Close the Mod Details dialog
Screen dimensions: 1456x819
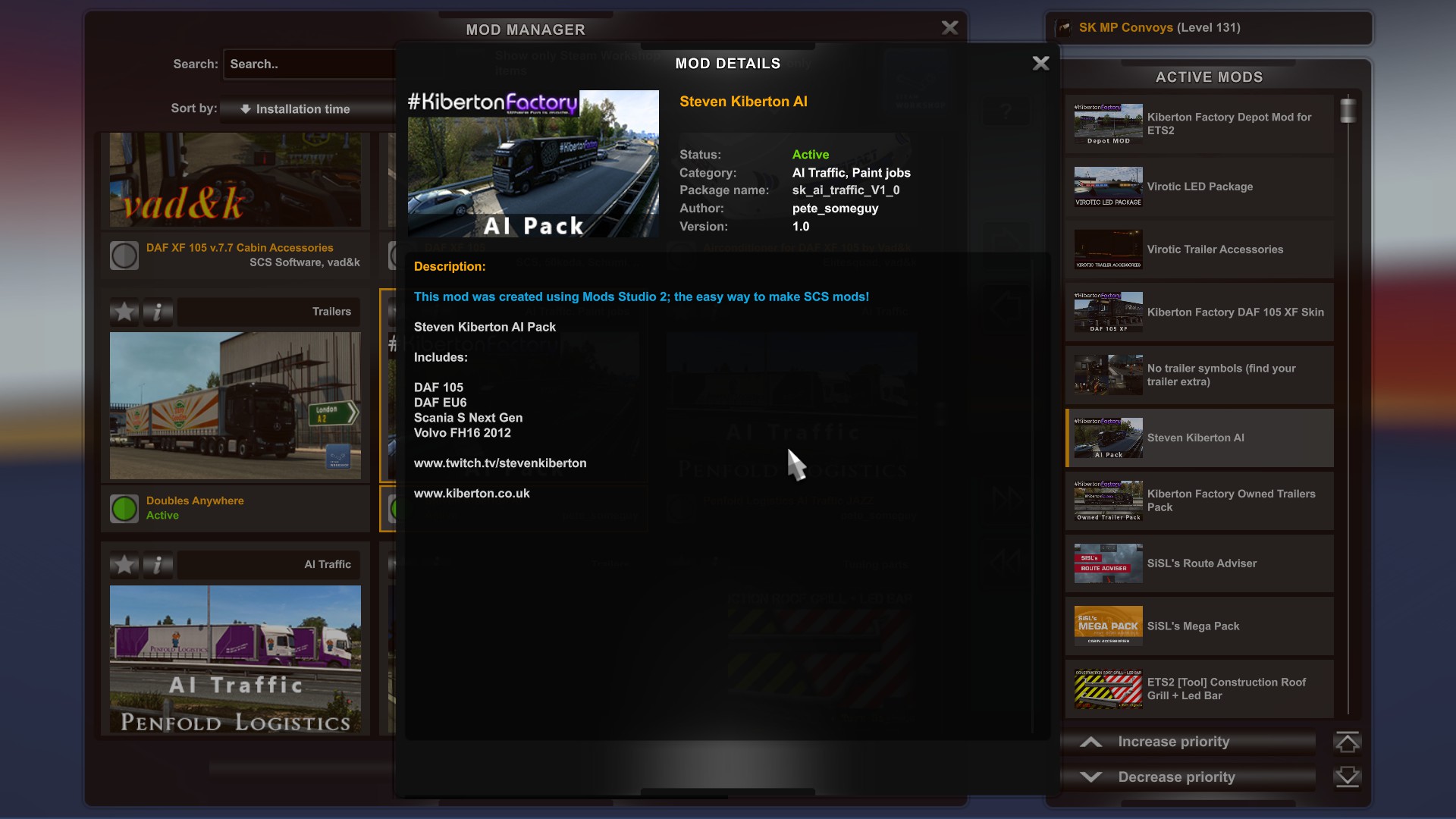pos(1040,64)
